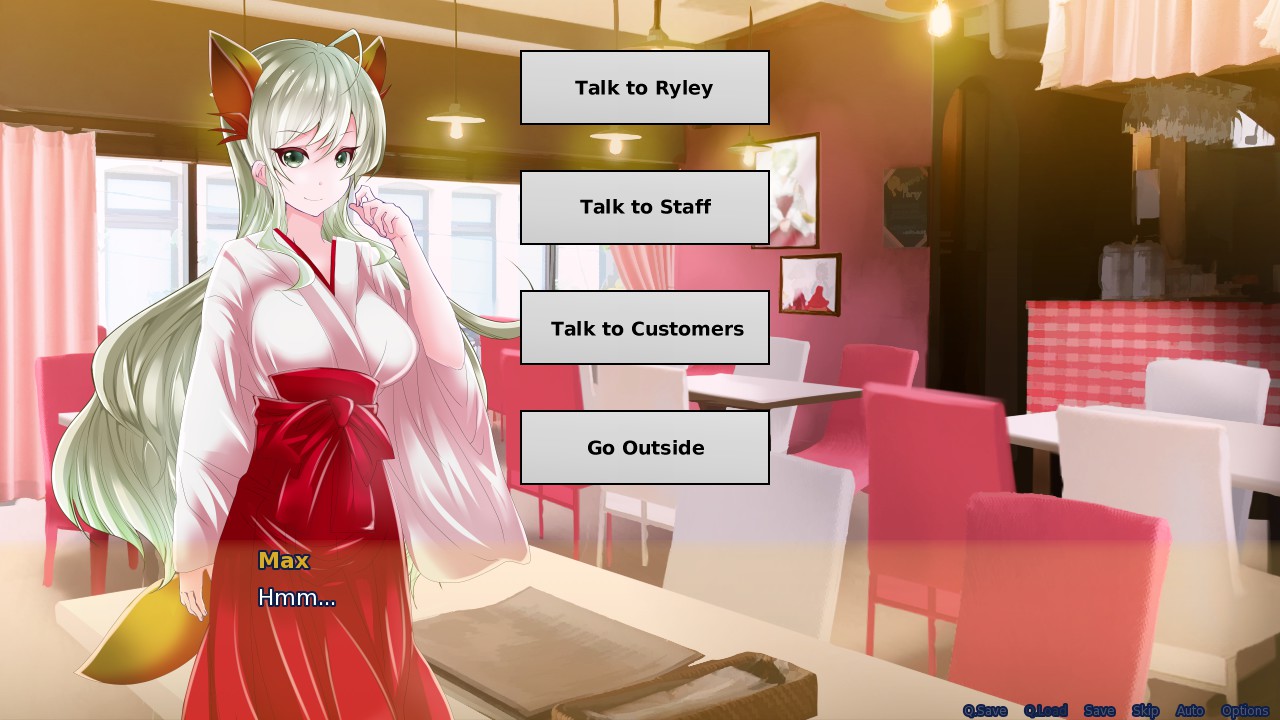Click Q.Save in the quick menu
The image size is (1280, 720).
(985, 711)
